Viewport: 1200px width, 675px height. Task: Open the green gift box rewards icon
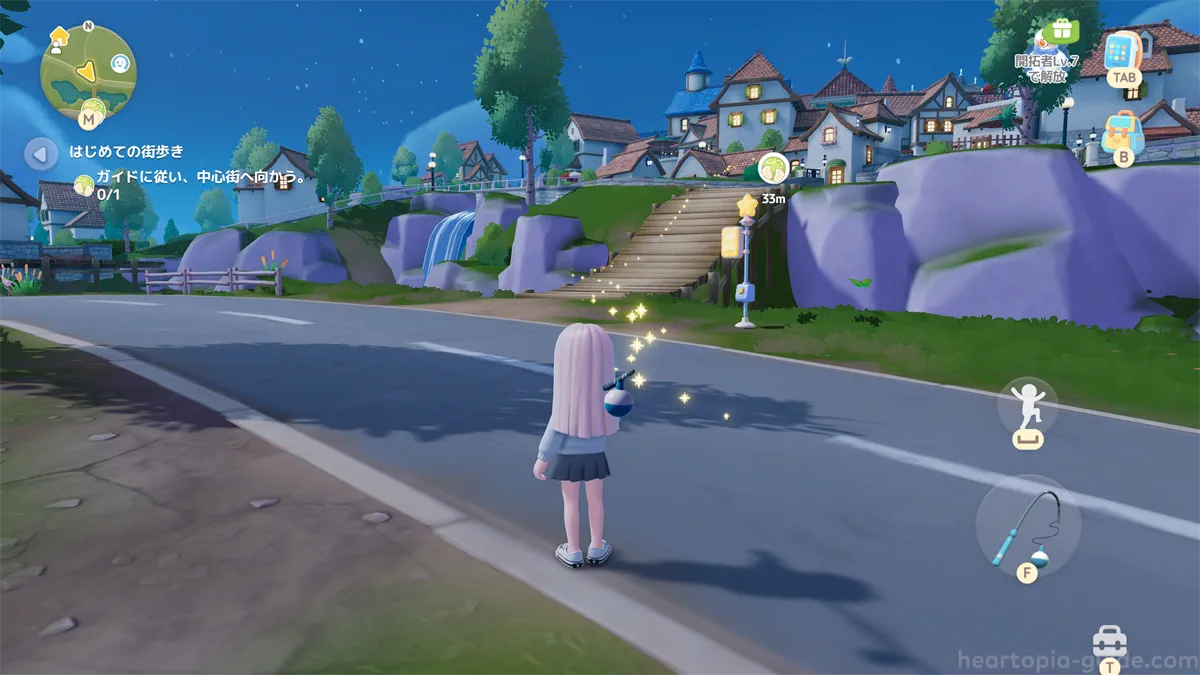tap(1059, 30)
